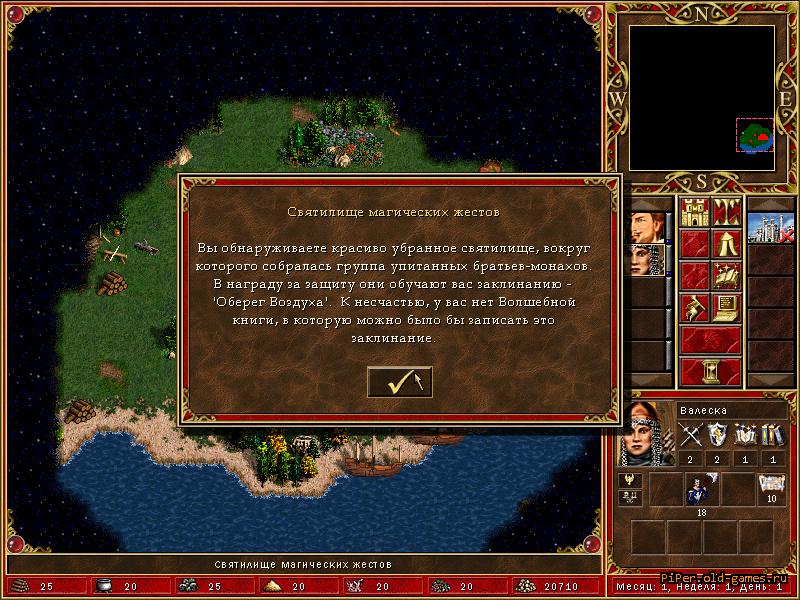Click the knowledge books skill icon

click(x=771, y=435)
